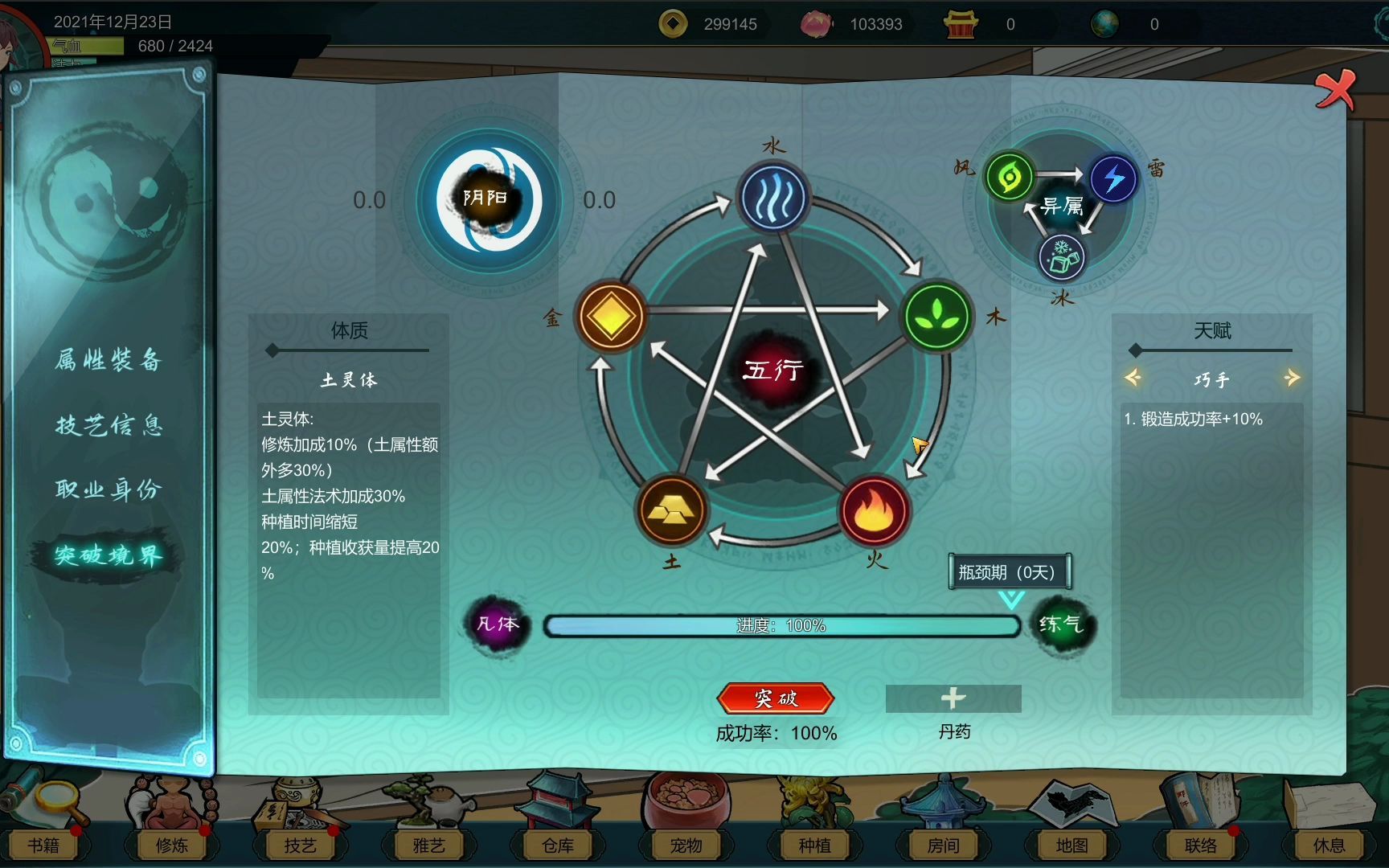Toggle the 凡体 realm node
Screen dimensions: 1389x868
496,624
